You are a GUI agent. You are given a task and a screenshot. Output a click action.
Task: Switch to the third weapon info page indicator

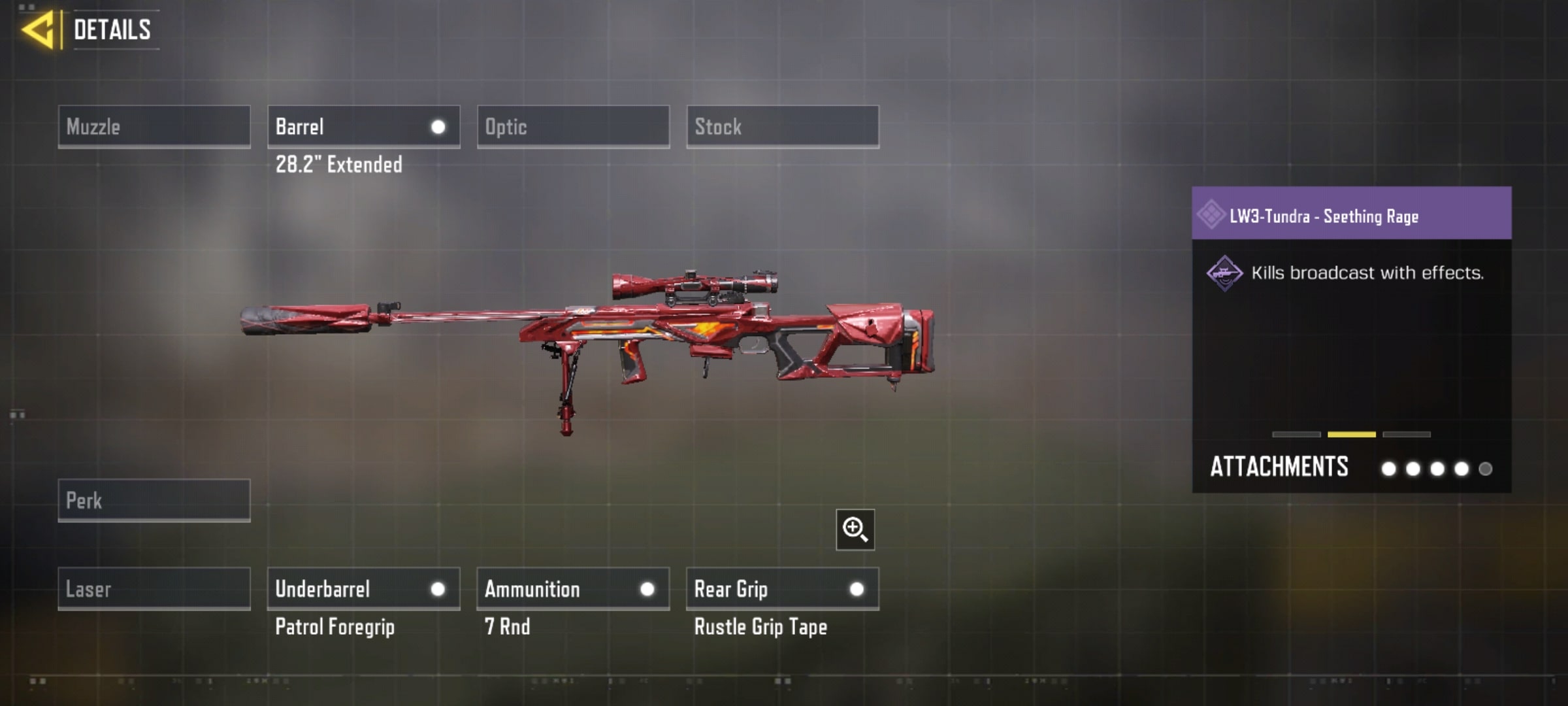(1407, 434)
